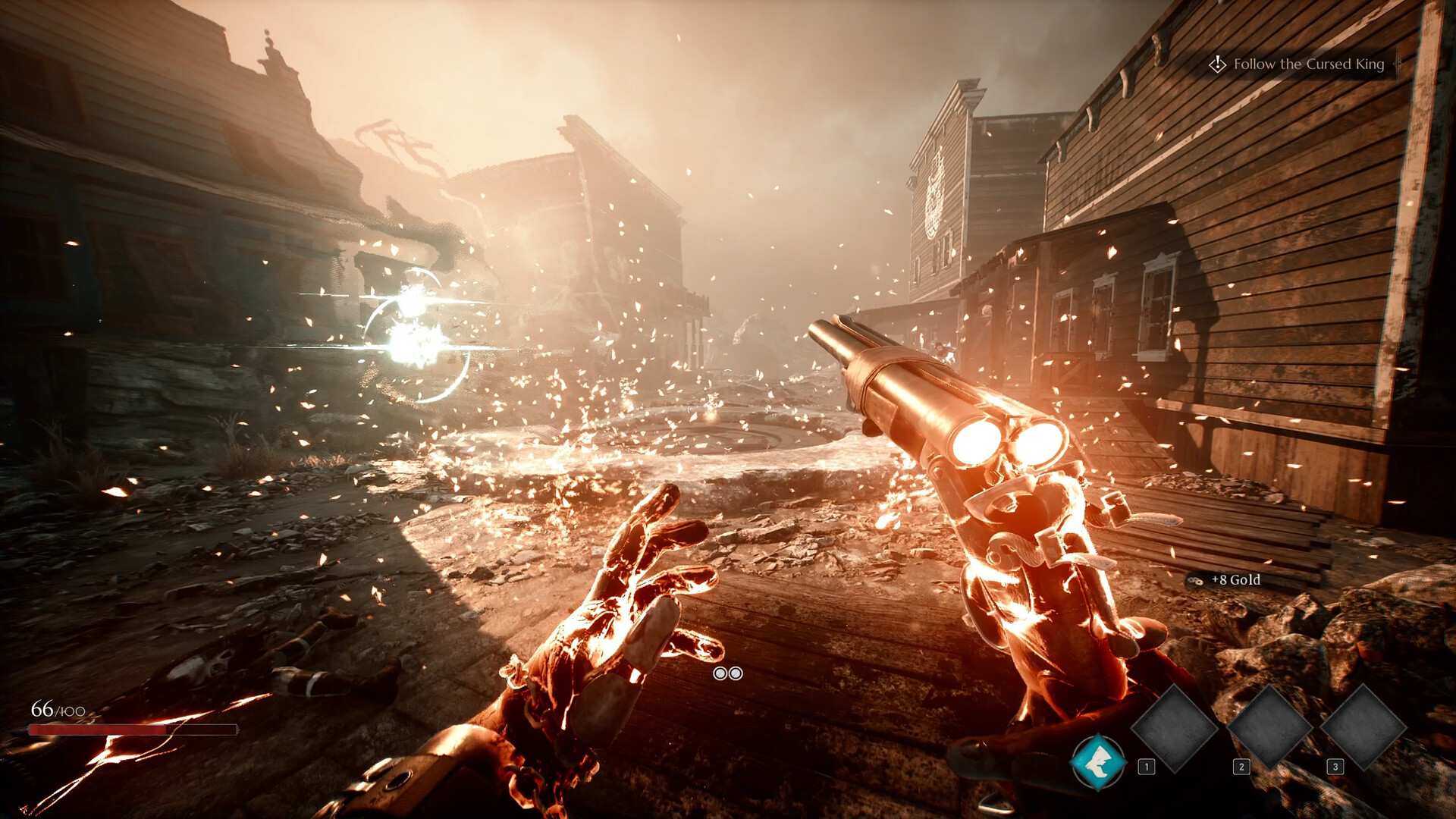Toggle the hotkey 1 keybind badge
The image size is (1456, 819).
(x=1145, y=767)
